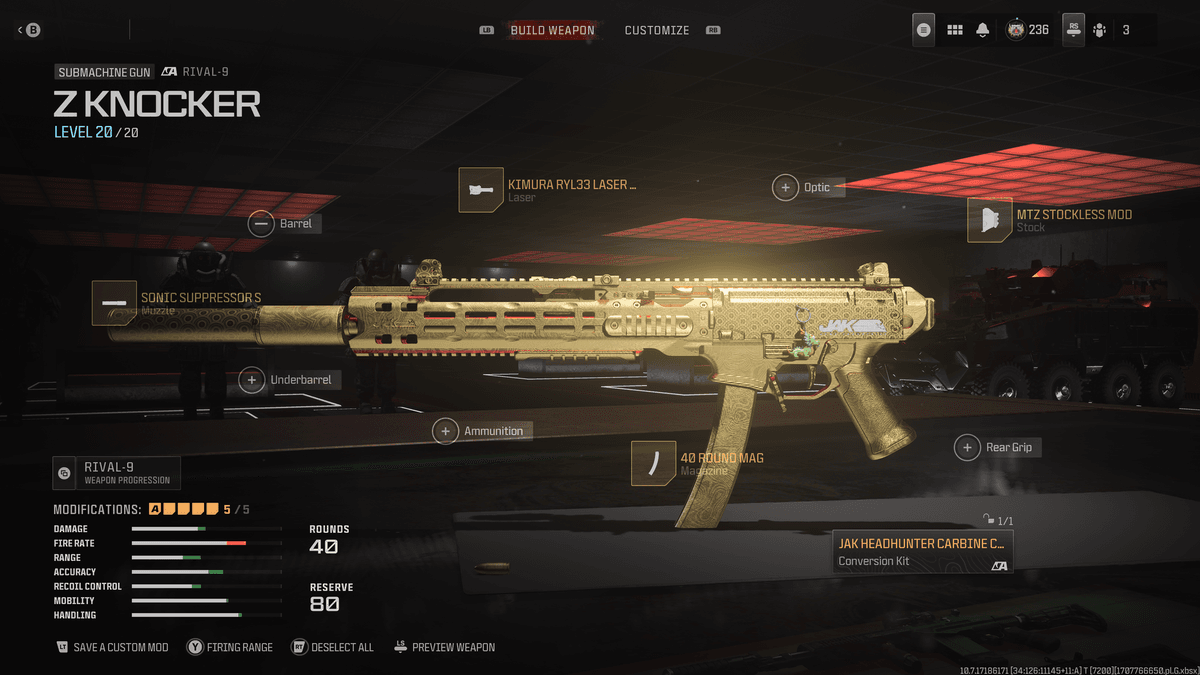Go back with the top-left arrow

pyautogui.click(x=28, y=30)
